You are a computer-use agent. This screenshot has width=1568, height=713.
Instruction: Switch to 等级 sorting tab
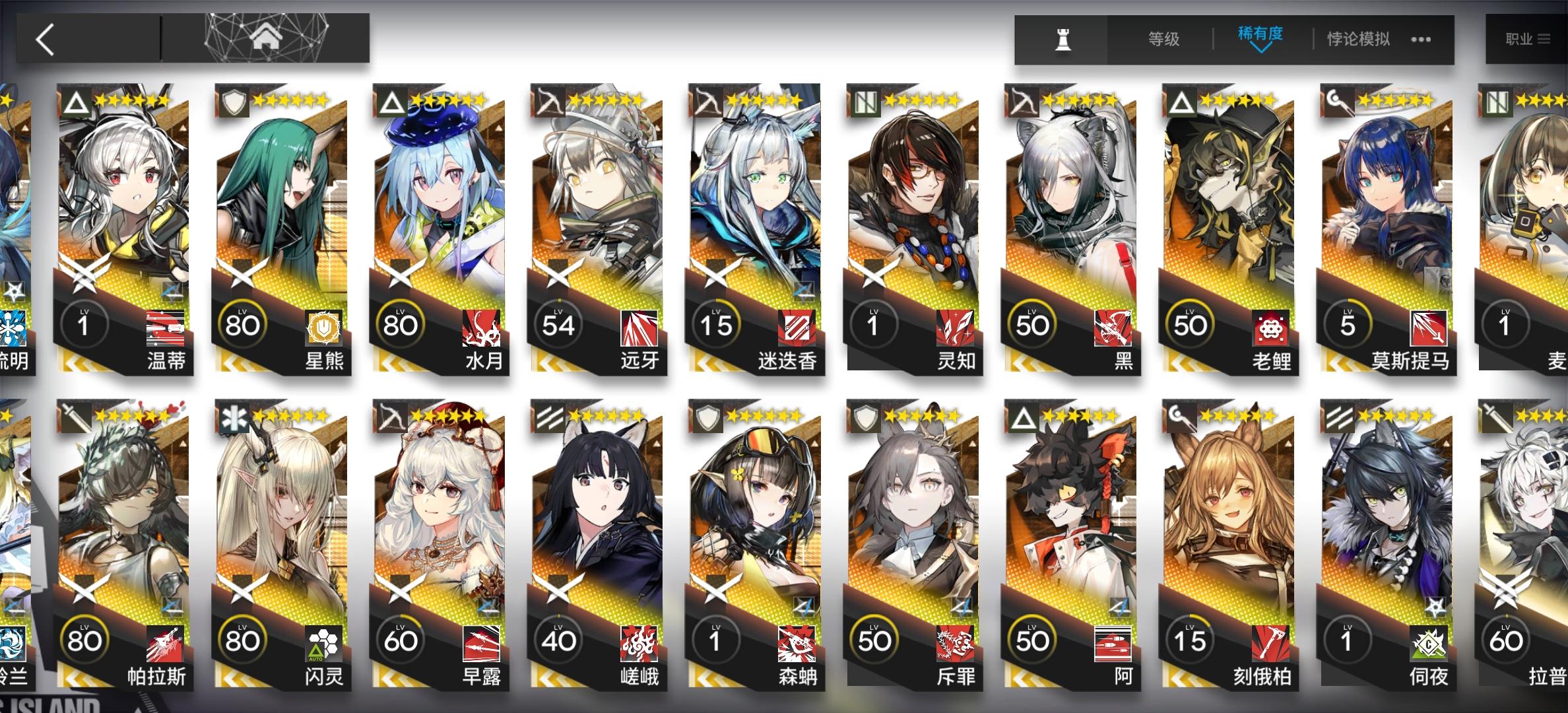coord(1165,38)
